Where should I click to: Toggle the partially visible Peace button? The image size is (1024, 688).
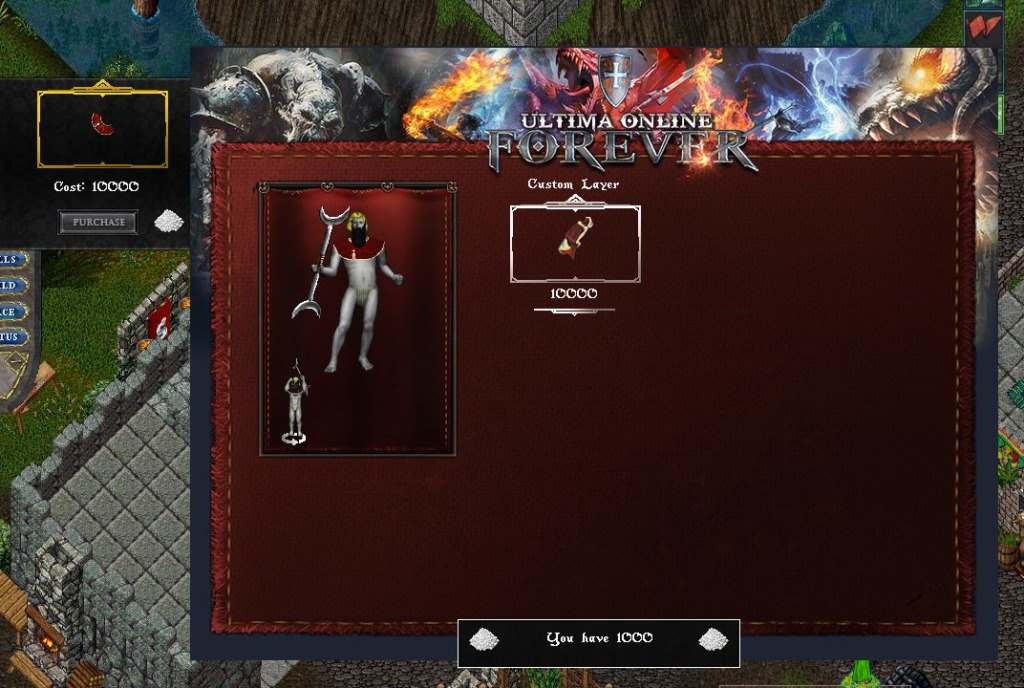pos(12,311)
